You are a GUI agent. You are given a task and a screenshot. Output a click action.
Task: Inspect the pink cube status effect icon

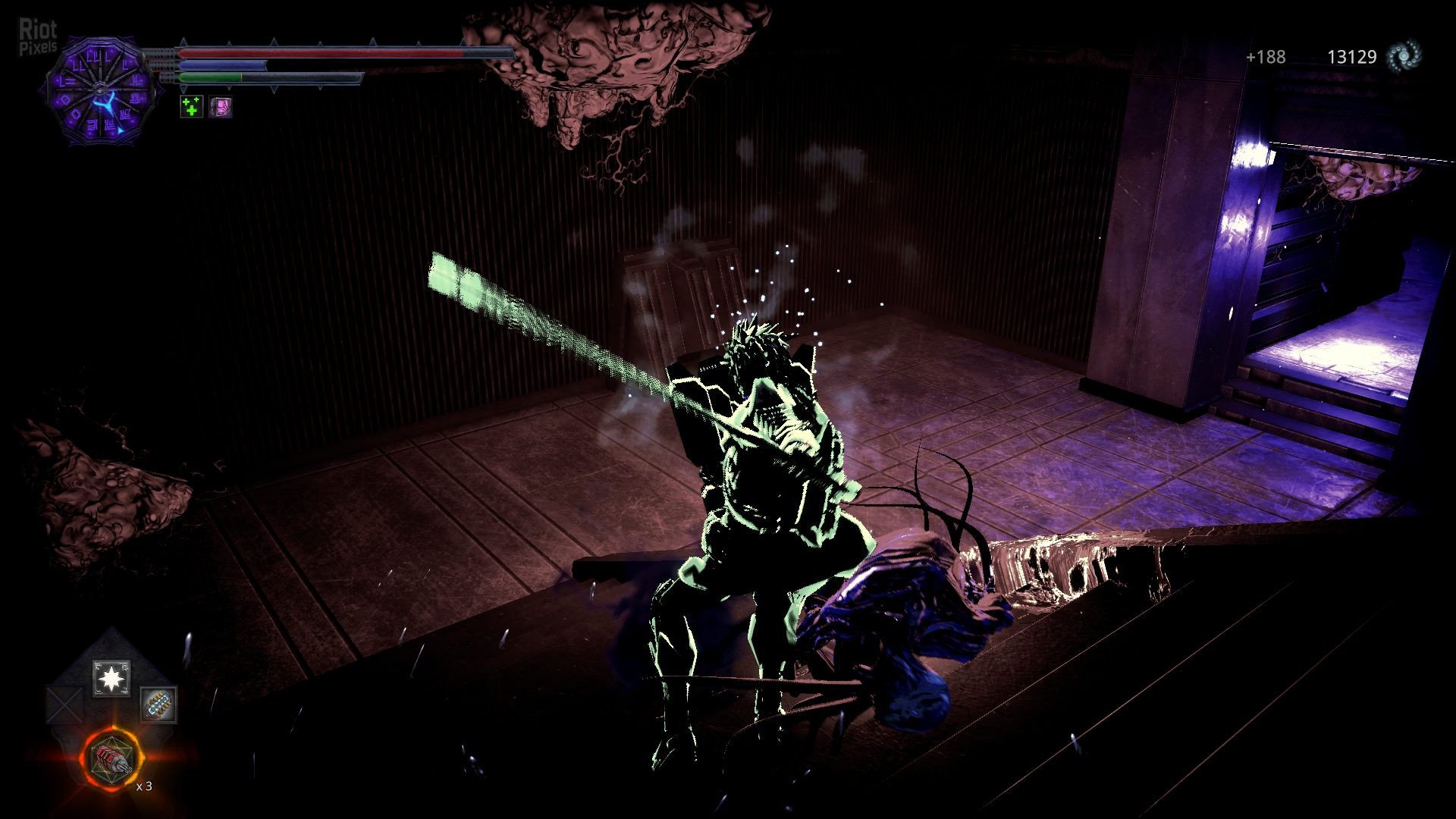221,107
